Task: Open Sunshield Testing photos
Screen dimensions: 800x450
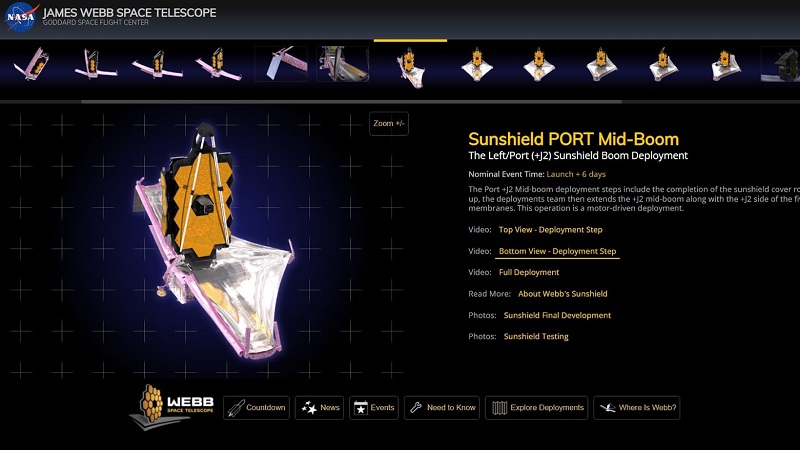Action: [x=536, y=337]
